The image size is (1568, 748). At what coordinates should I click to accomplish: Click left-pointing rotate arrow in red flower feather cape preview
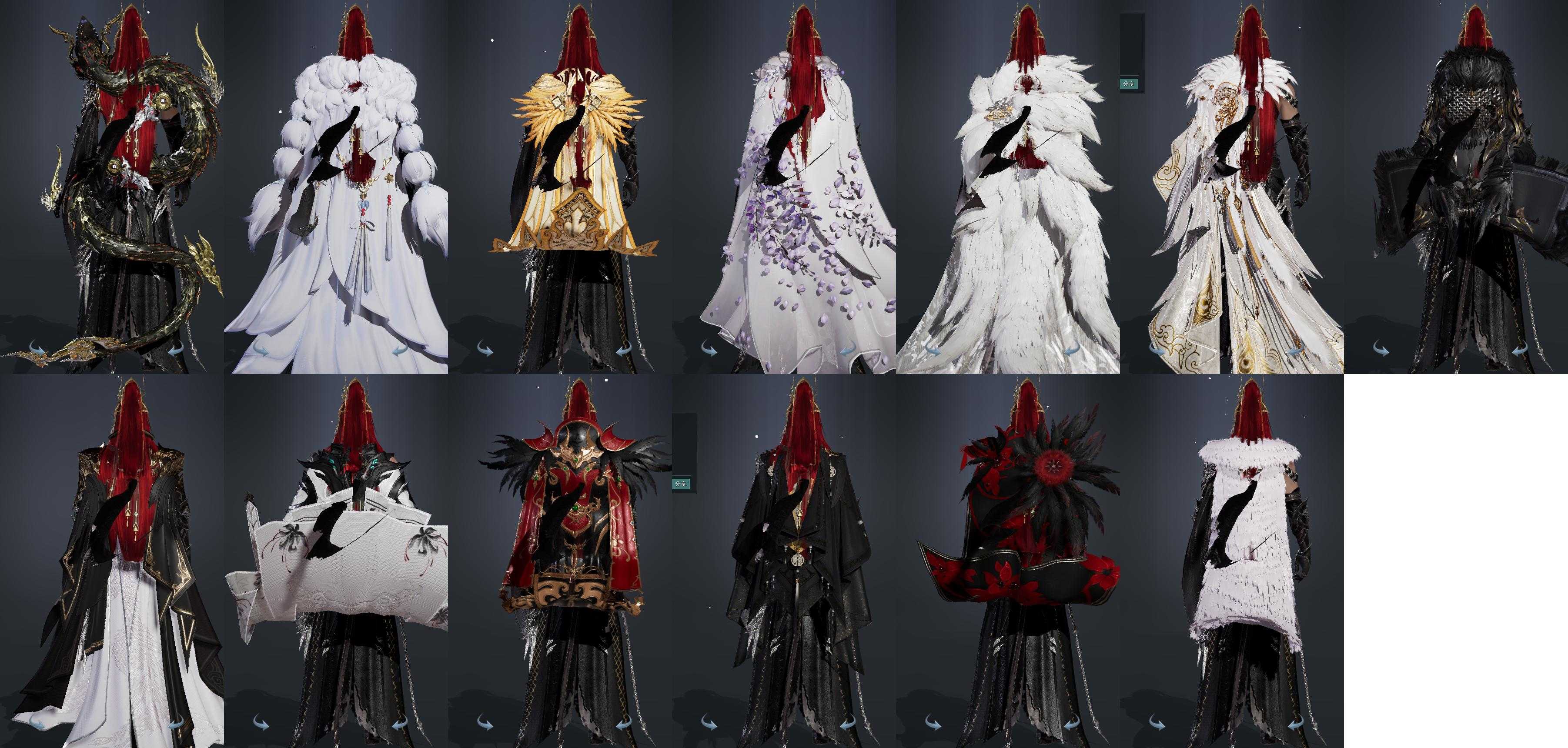tap(1073, 724)
